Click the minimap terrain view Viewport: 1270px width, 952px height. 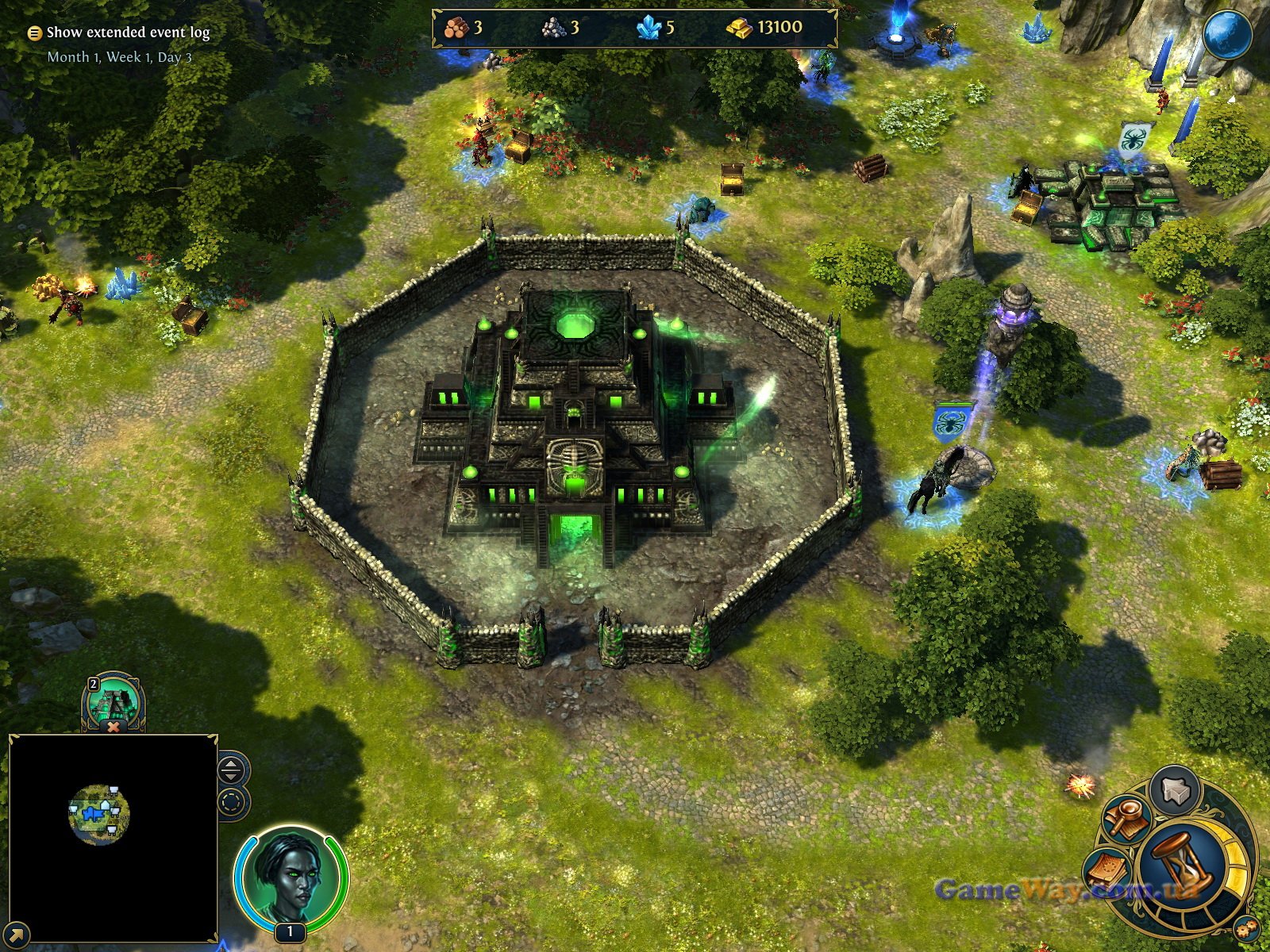pyautogui.click(x=99, y=813)
